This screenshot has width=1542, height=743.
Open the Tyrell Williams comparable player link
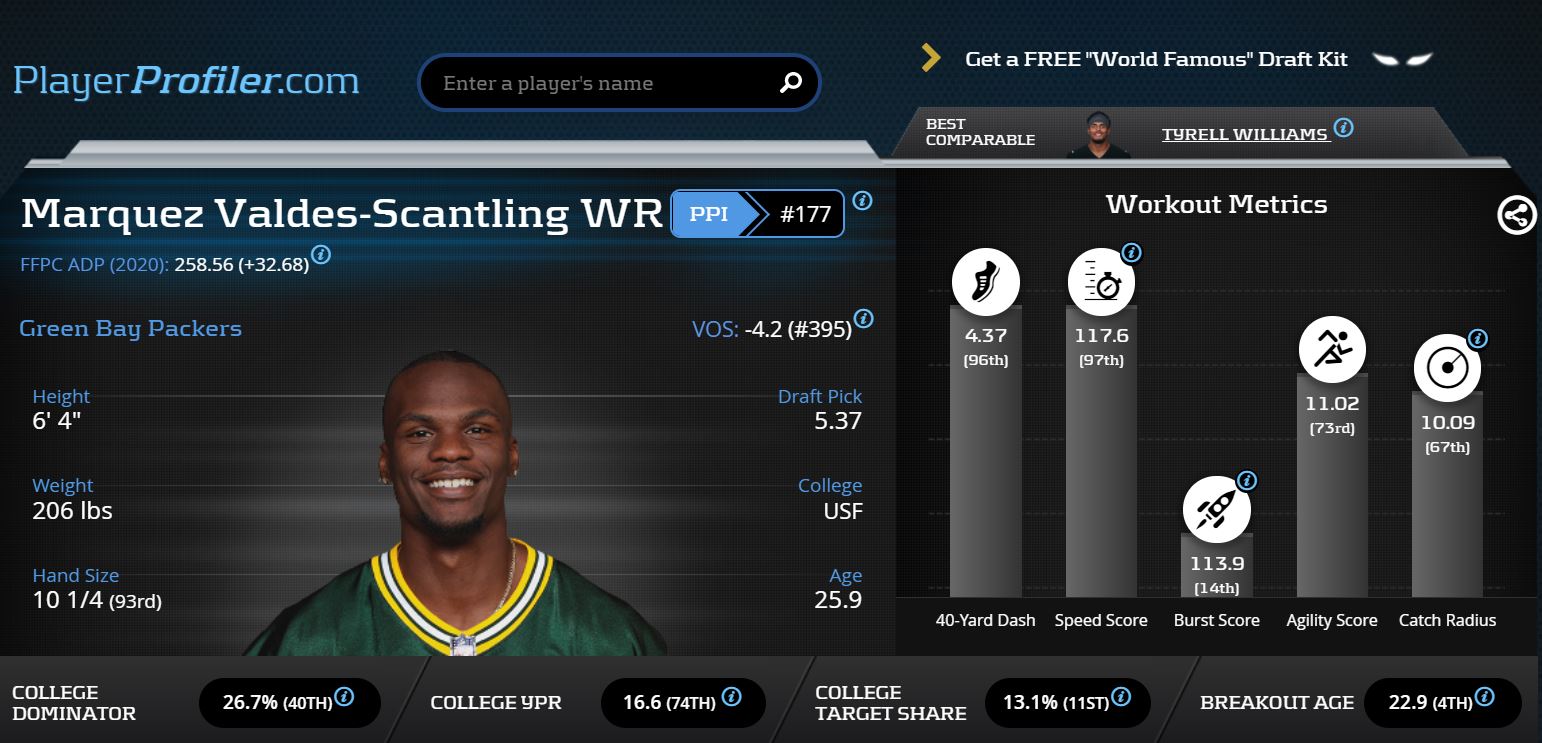(x=1245, y=134)
